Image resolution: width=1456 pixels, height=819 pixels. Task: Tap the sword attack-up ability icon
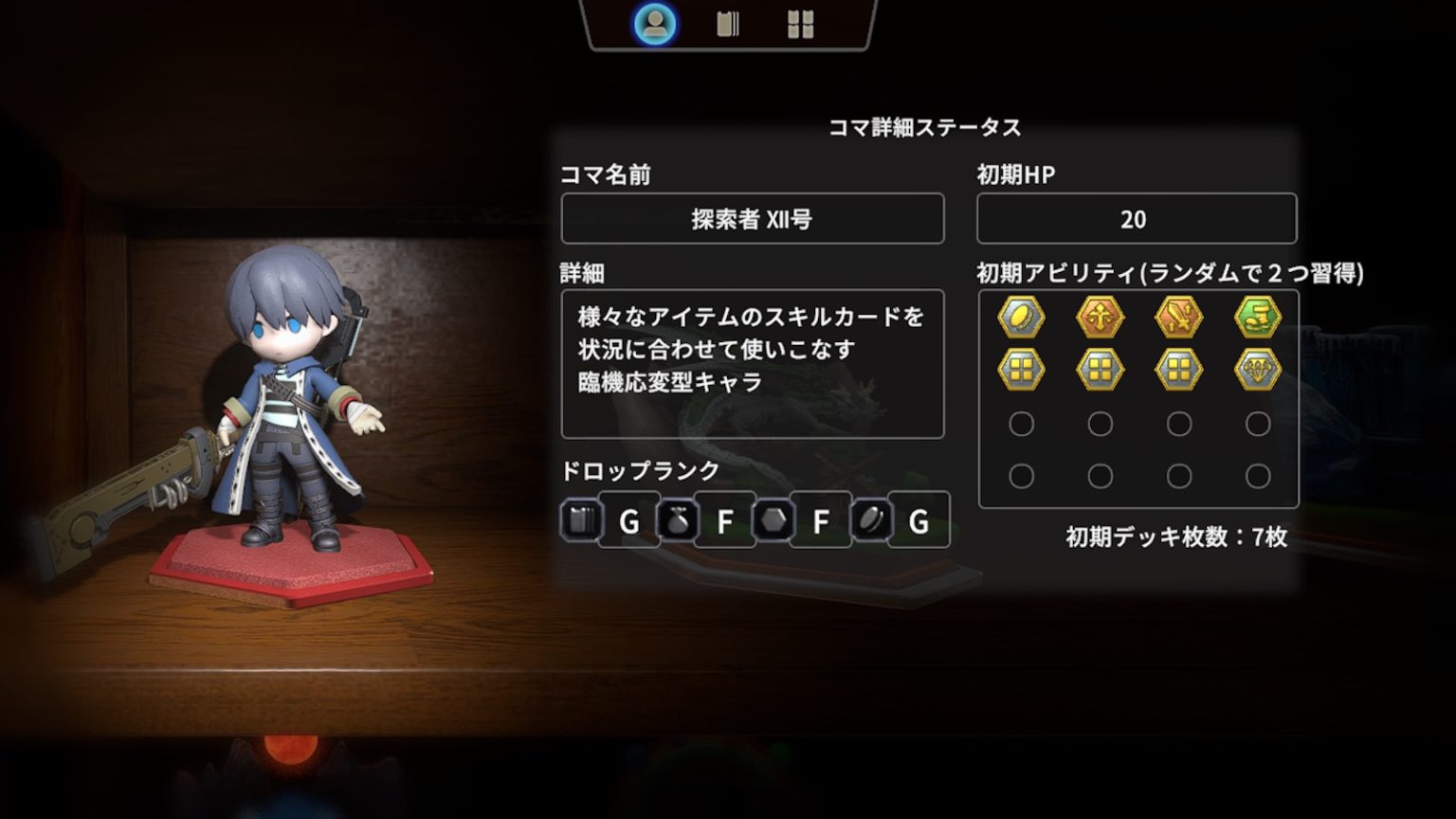[x=1178, y=317]
